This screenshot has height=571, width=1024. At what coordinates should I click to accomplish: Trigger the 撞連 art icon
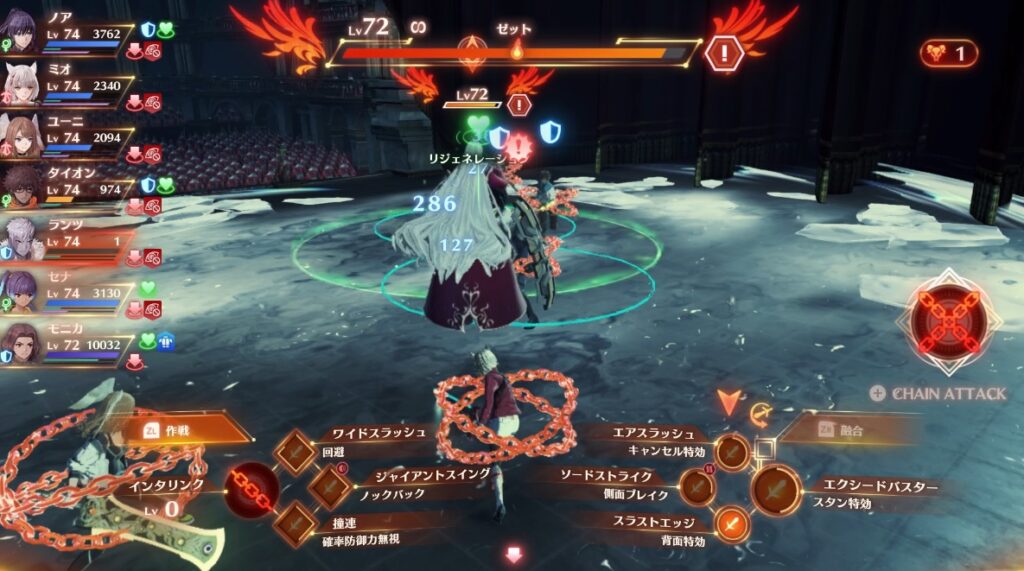pyautogui.click(x=296, y=522)
